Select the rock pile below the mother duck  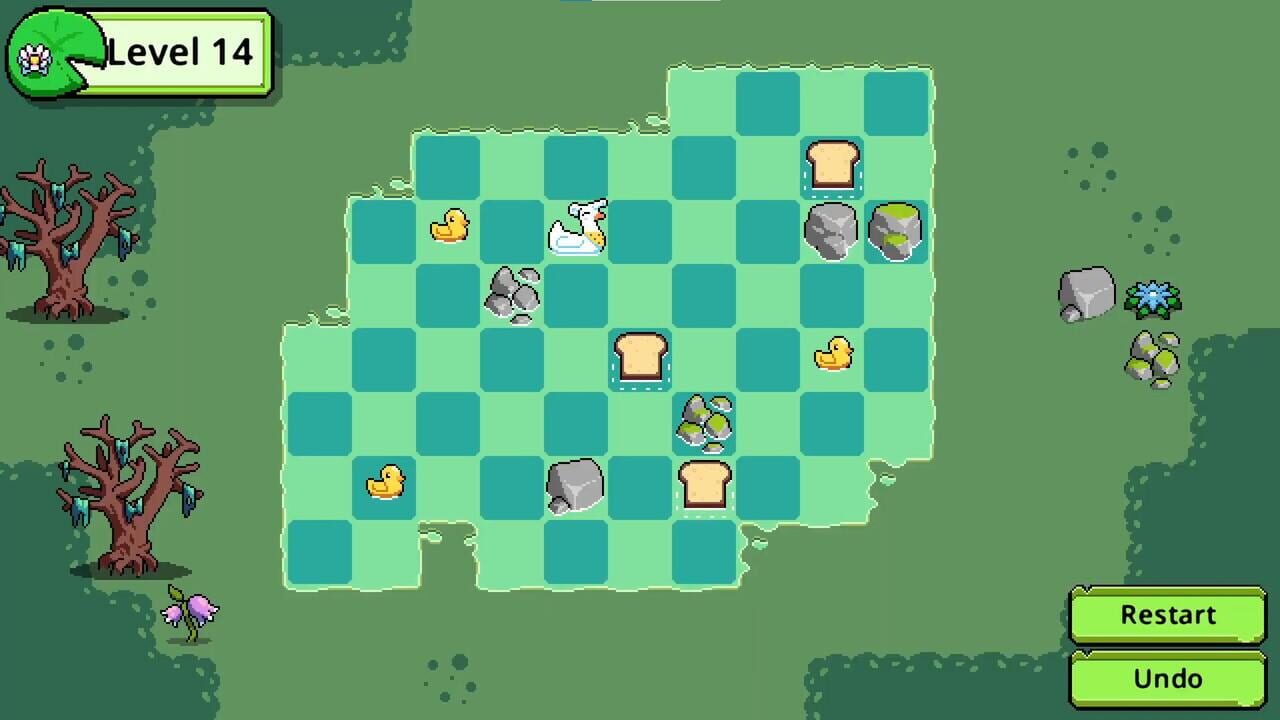[x=512, y=292]
